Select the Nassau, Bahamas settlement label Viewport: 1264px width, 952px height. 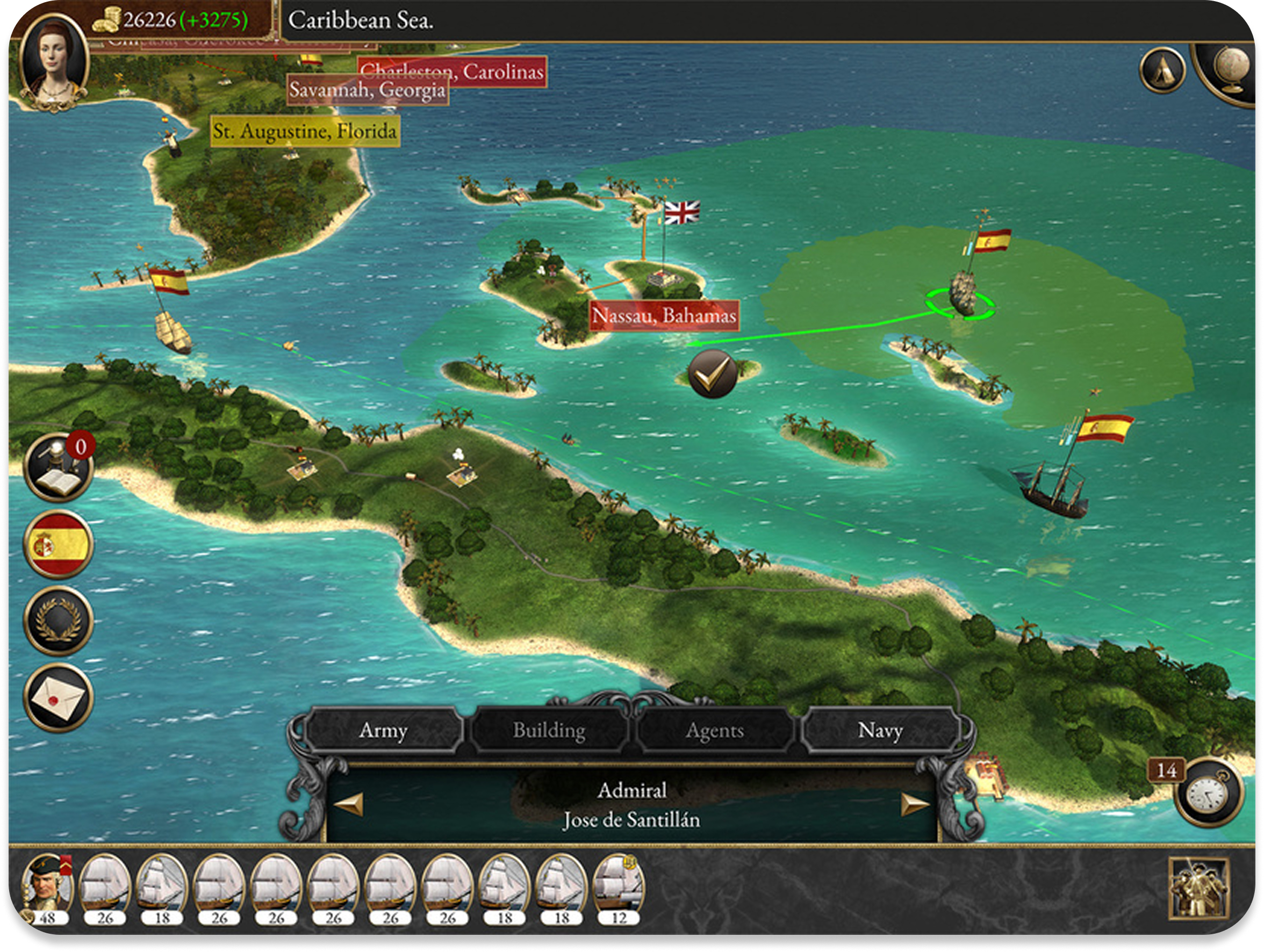(663, 315)
